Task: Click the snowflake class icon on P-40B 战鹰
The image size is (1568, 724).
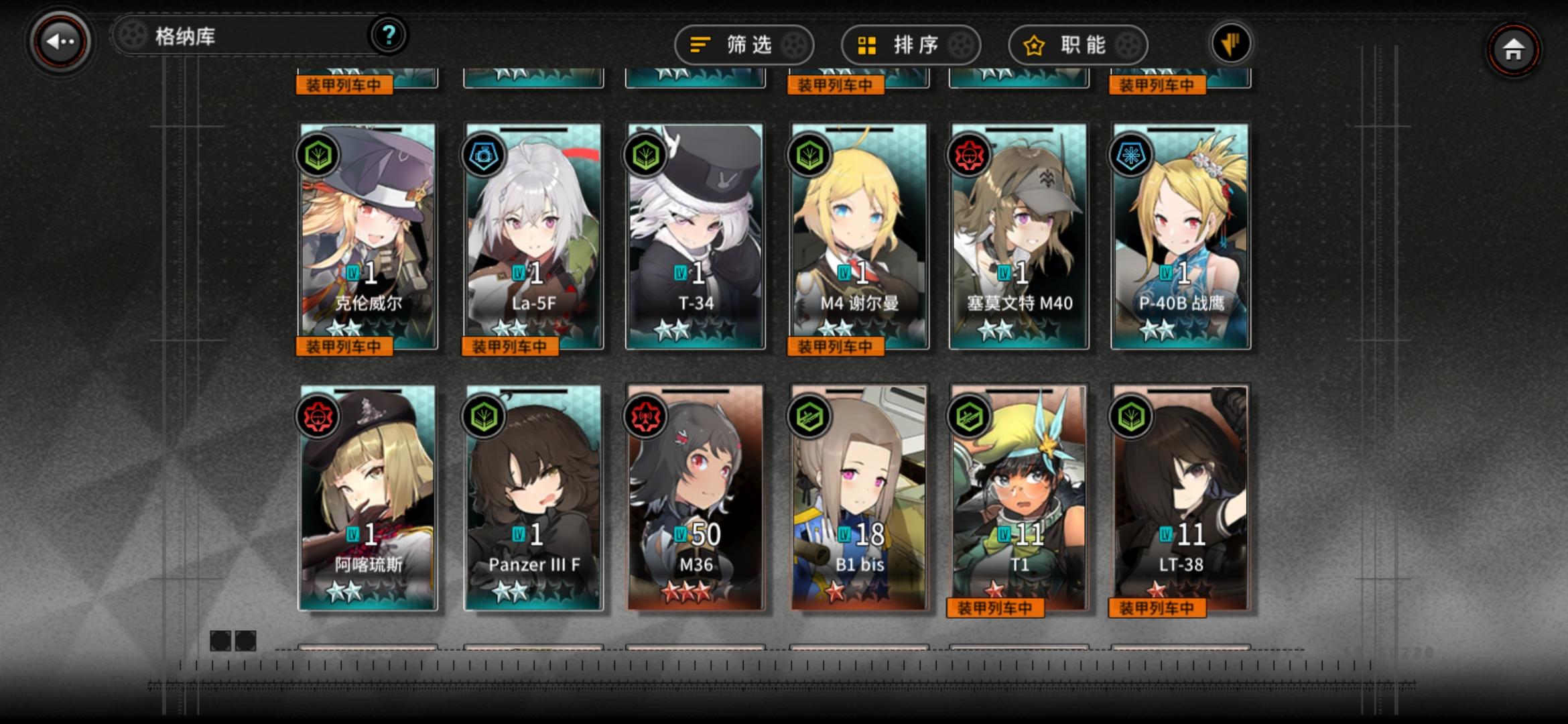Action: [x=1130, y=155]
